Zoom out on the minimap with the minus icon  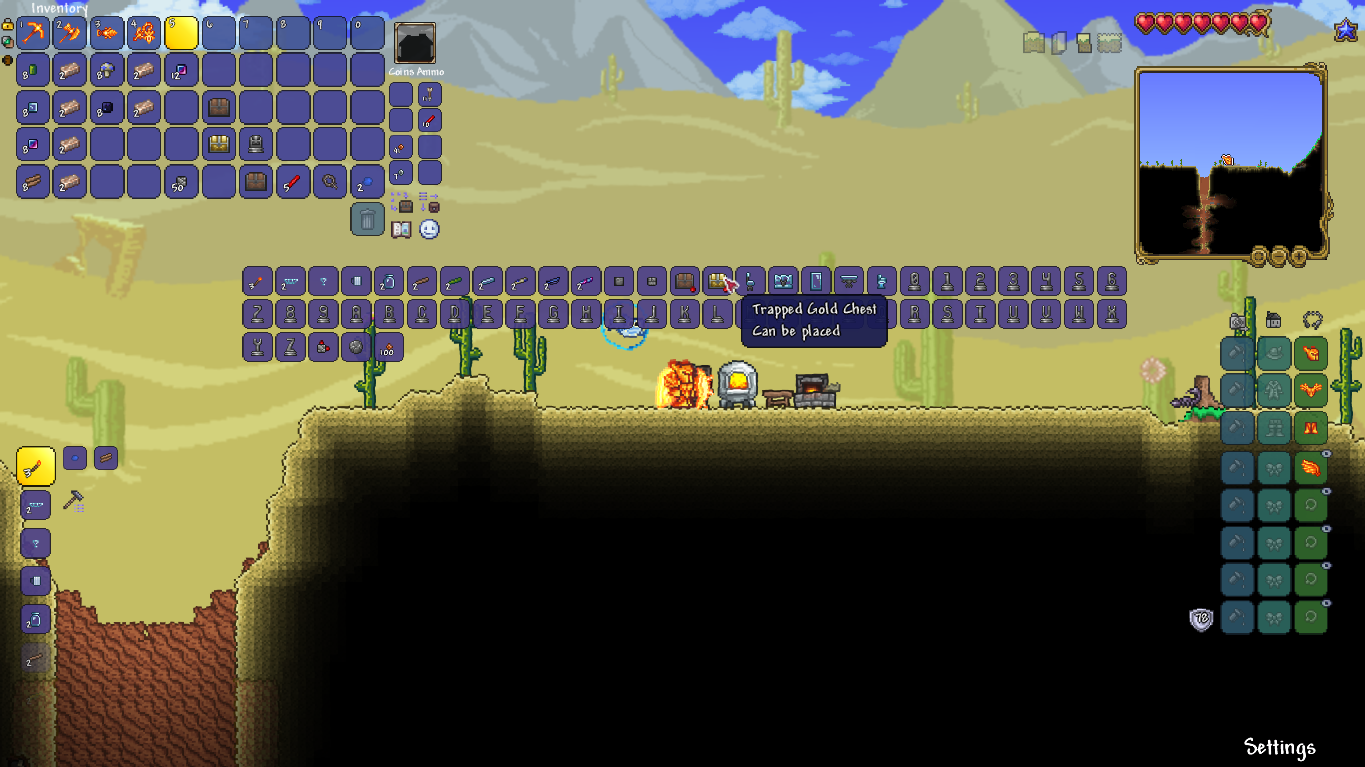coord(1279,256)
